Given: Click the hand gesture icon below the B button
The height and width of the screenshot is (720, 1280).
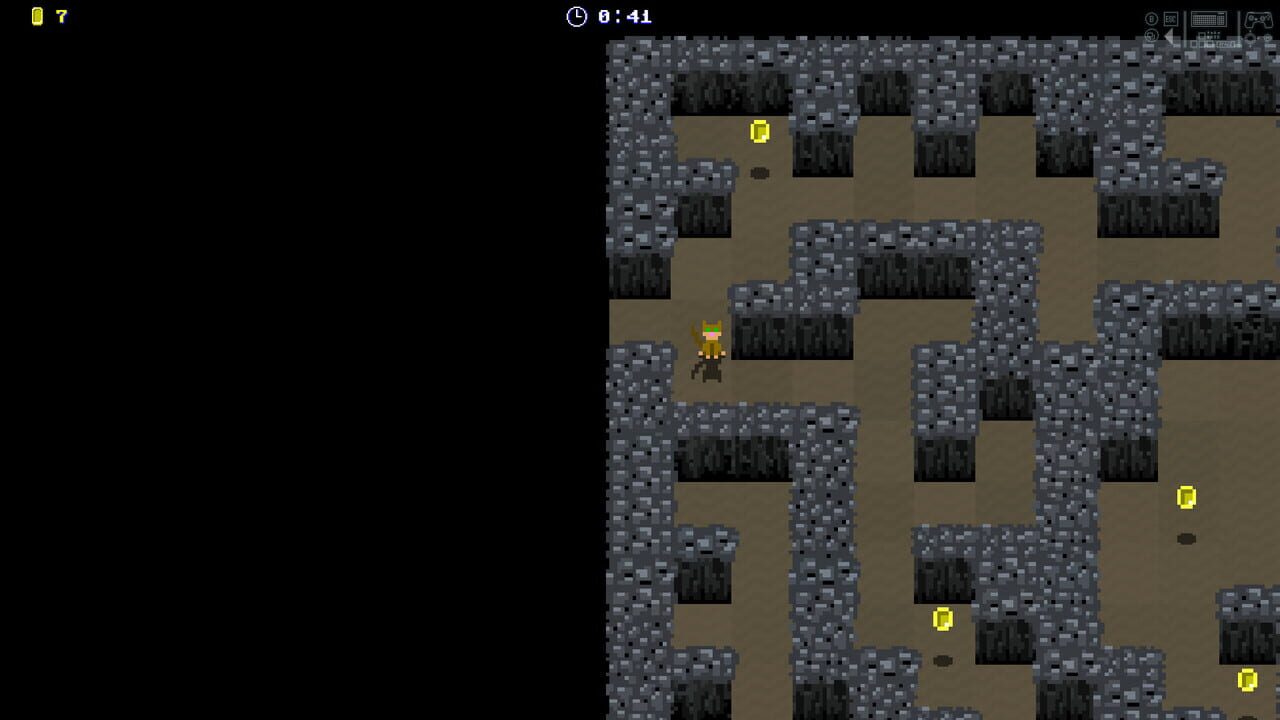Looking at the screenshot, I should (1151, 36).
